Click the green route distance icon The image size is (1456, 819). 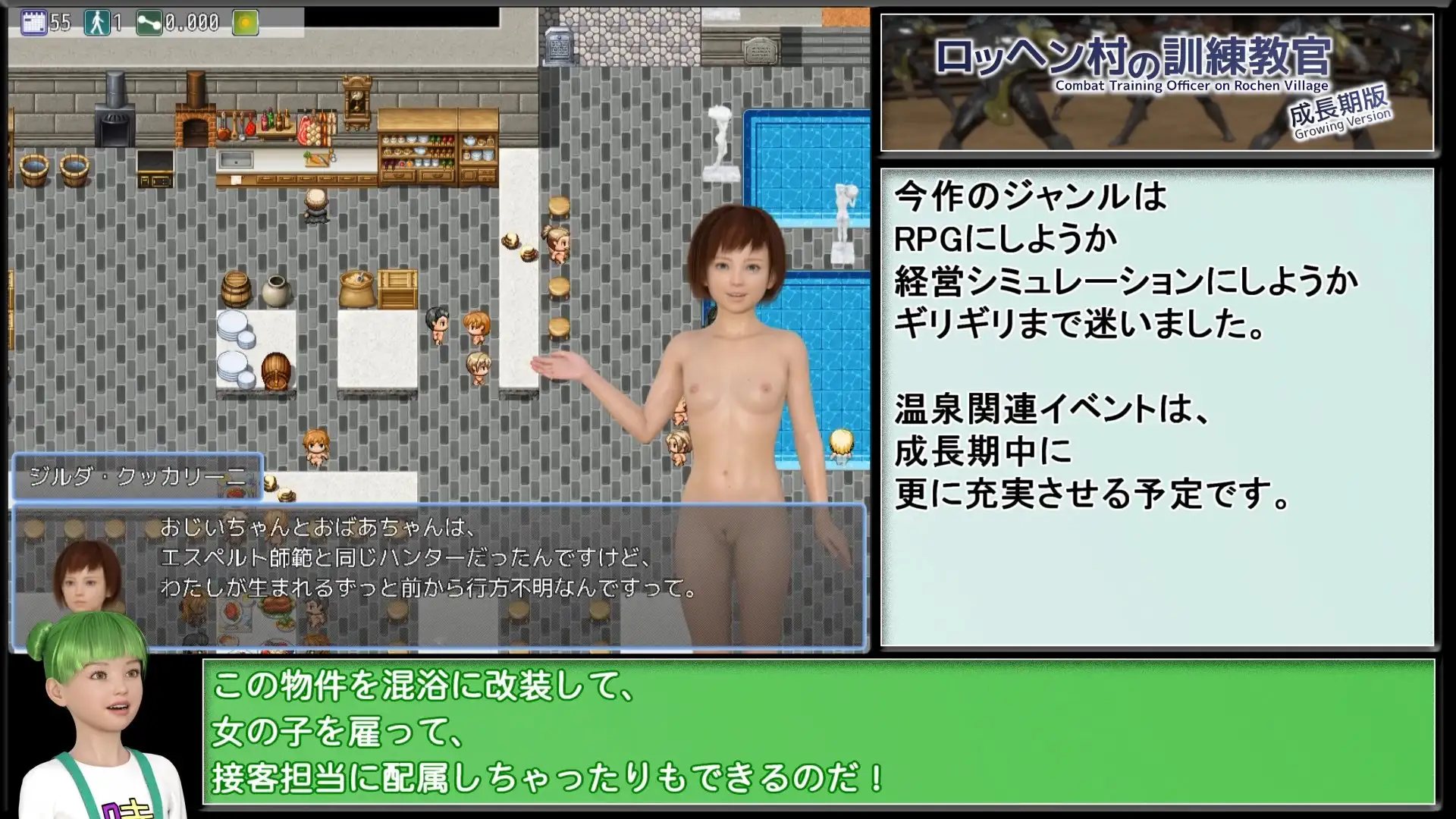[x=149, y=23]
